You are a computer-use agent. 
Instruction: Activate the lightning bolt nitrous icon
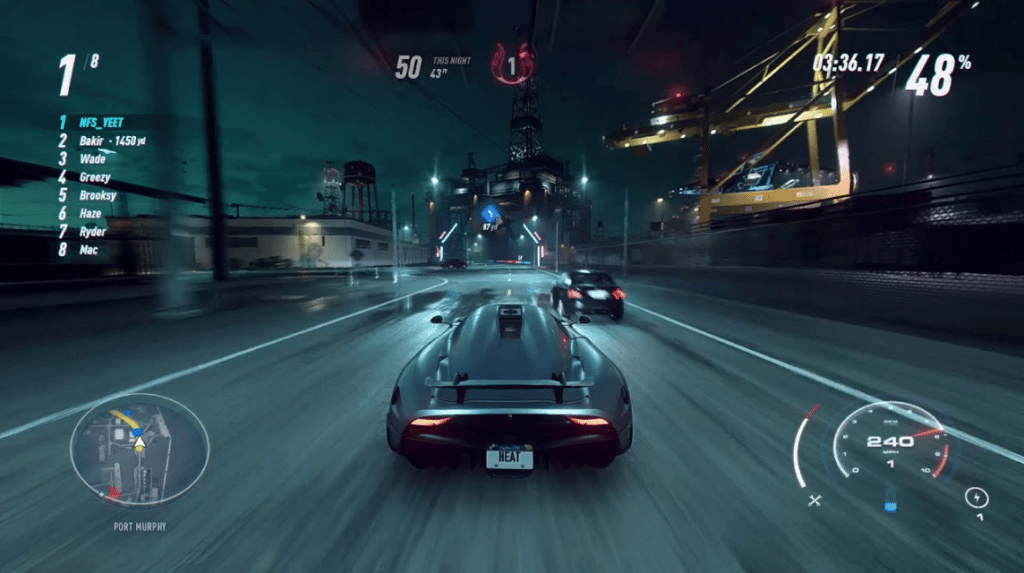pyautogui.click(x=977, y=496)
